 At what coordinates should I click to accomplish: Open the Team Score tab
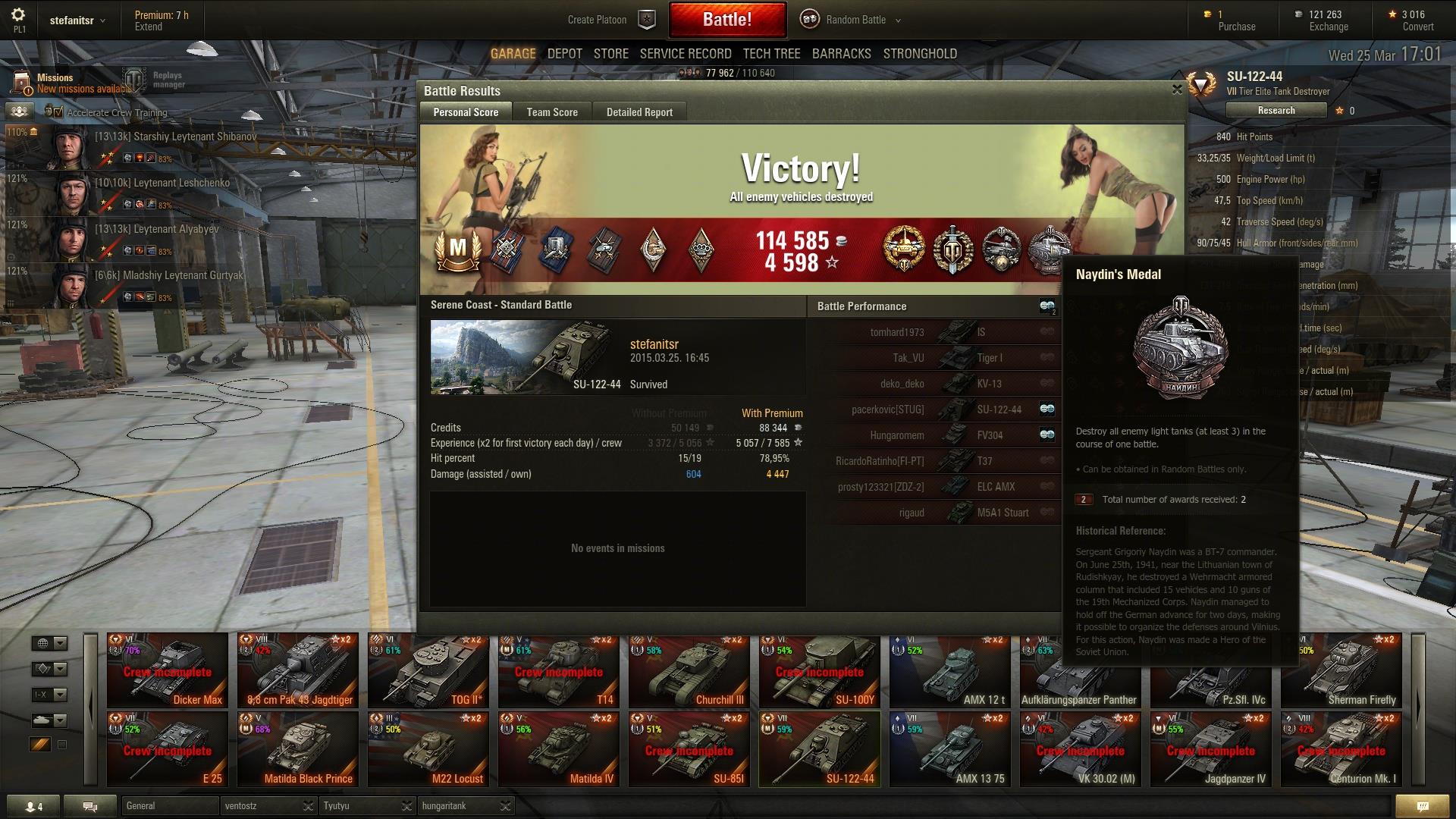pos(552,112)
